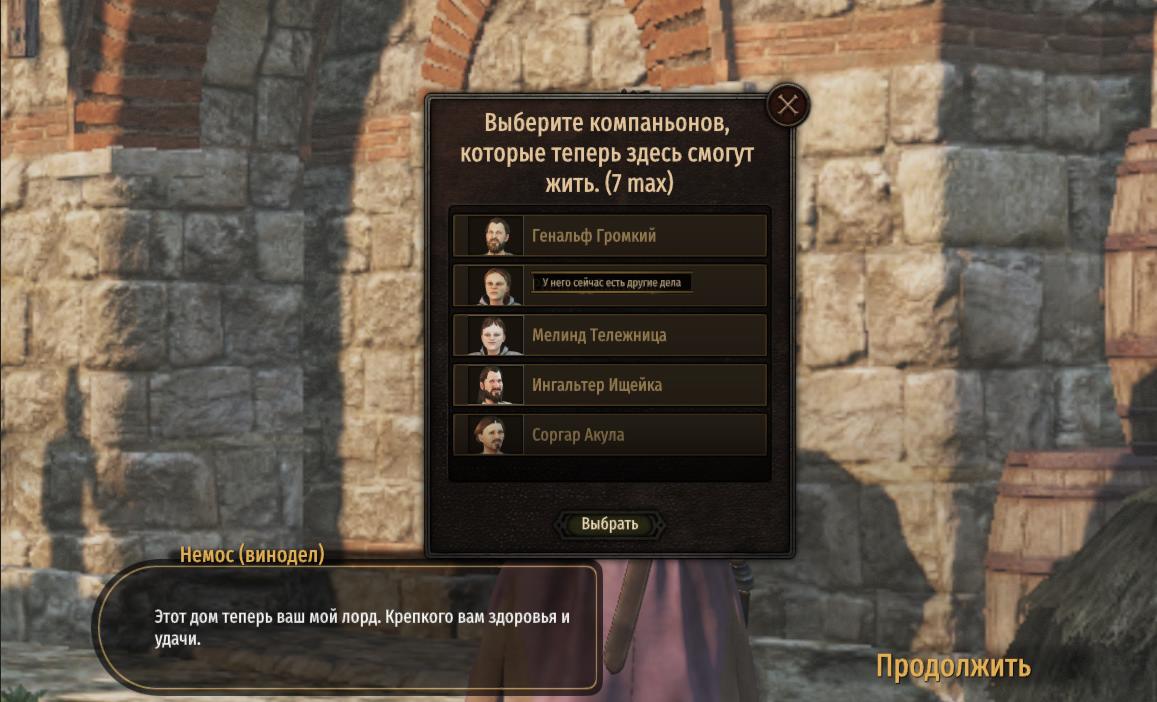This screenshot has width=1157, height=702.
Task: Click the unavailable companion with other business
Action: click(x=610, y=285)
